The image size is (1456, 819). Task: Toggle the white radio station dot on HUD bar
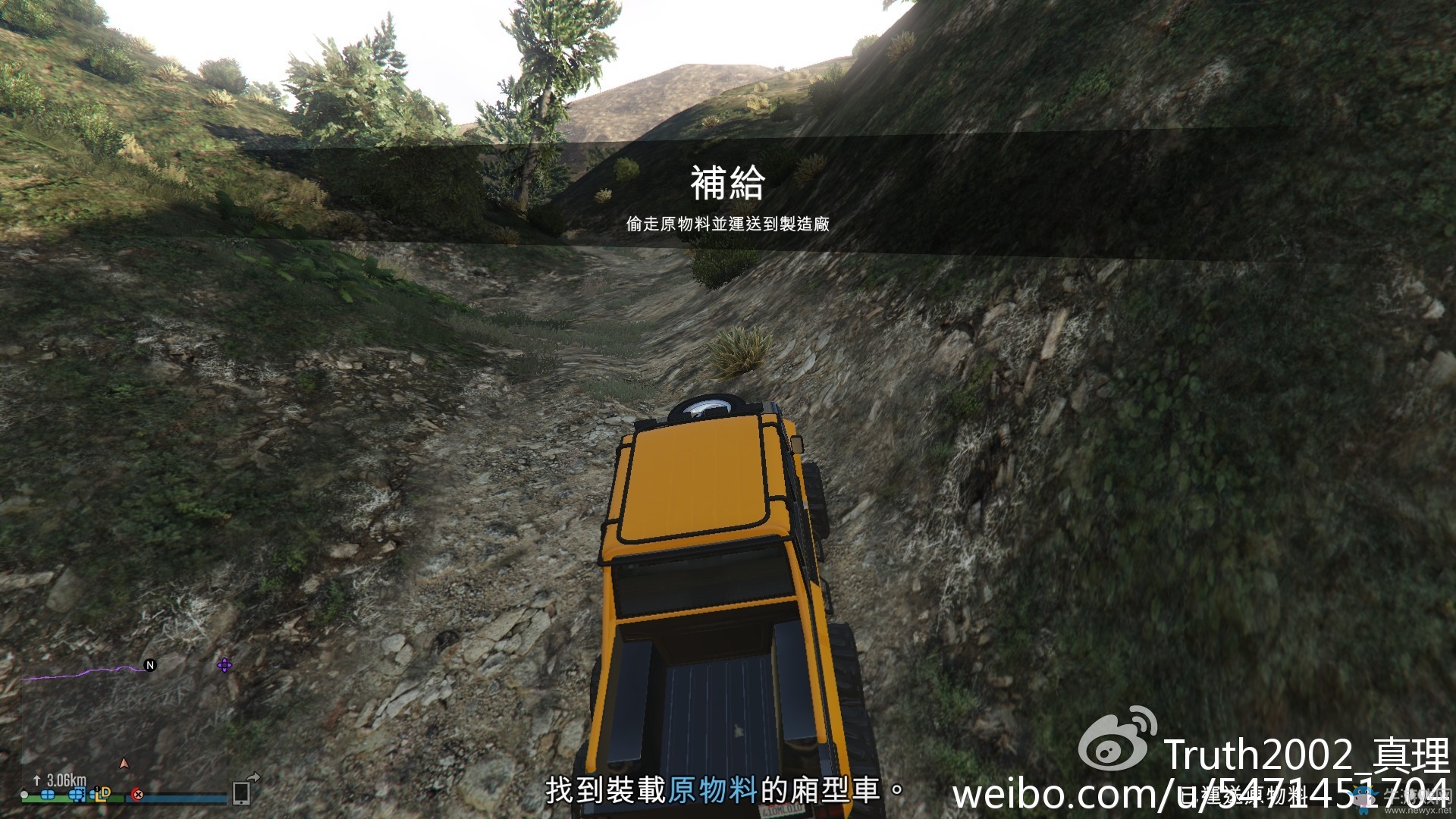pos(24,796)
